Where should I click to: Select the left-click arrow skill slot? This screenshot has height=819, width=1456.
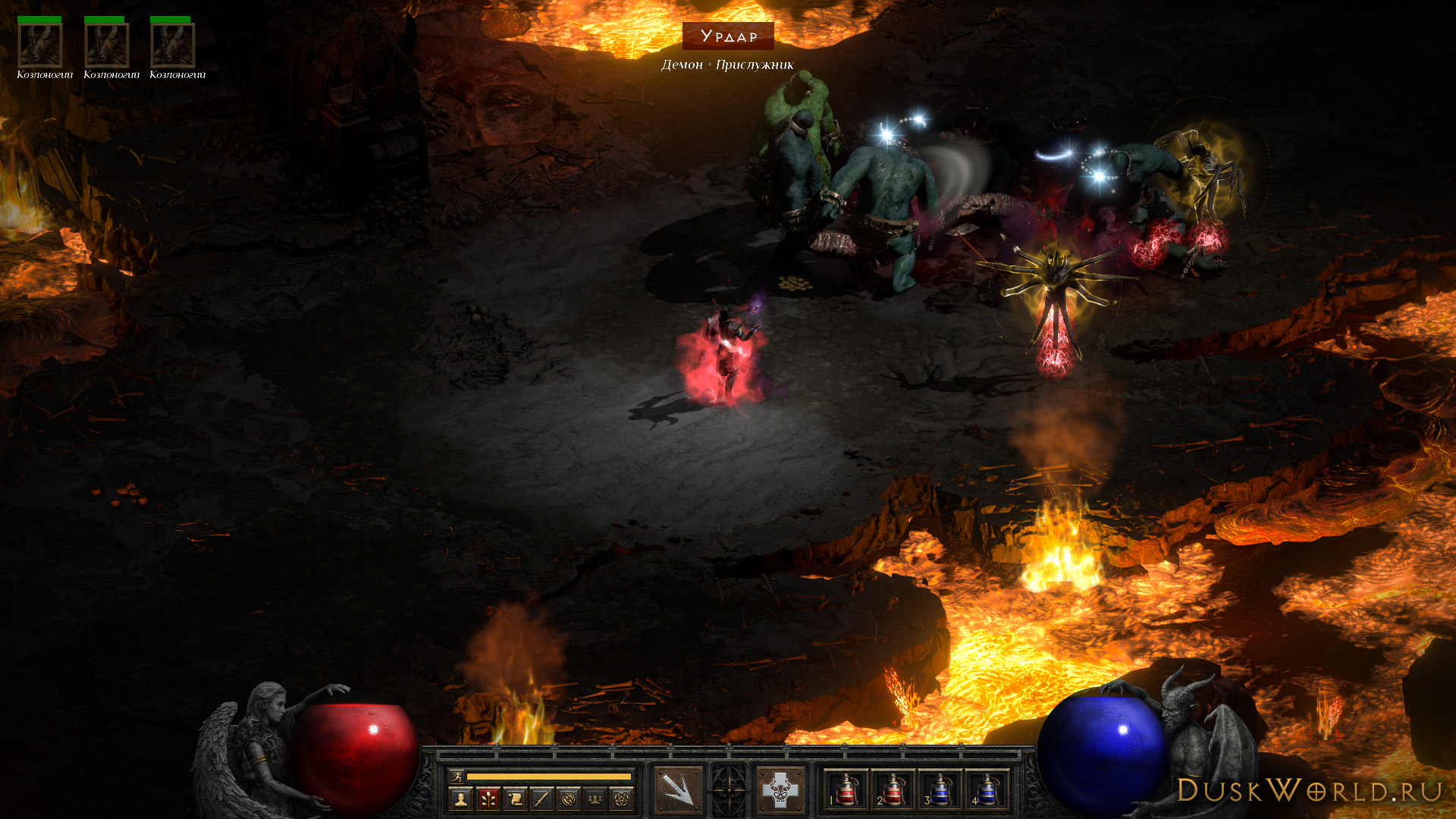point(678,790)
